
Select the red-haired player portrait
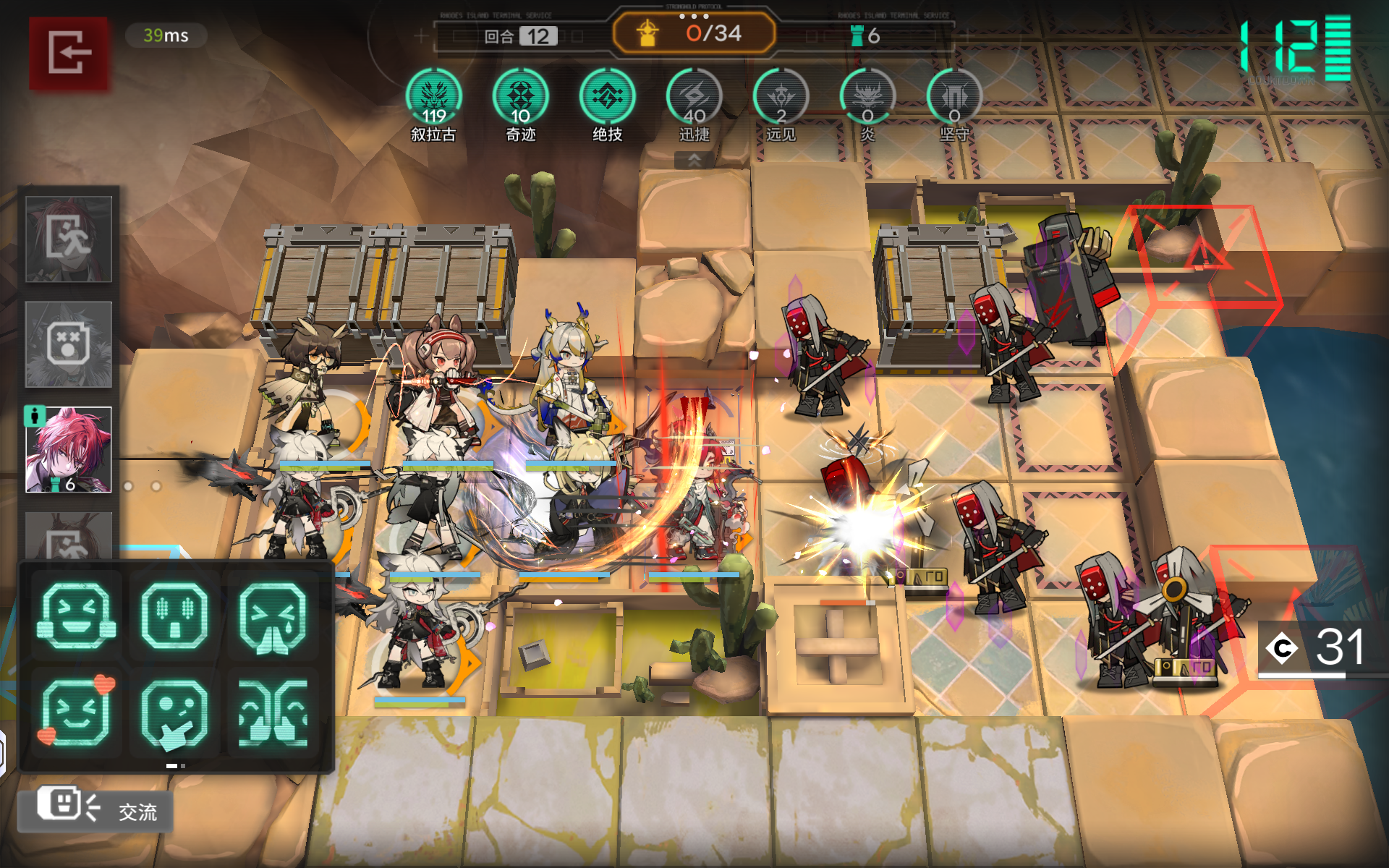click(x=69, y=449)
